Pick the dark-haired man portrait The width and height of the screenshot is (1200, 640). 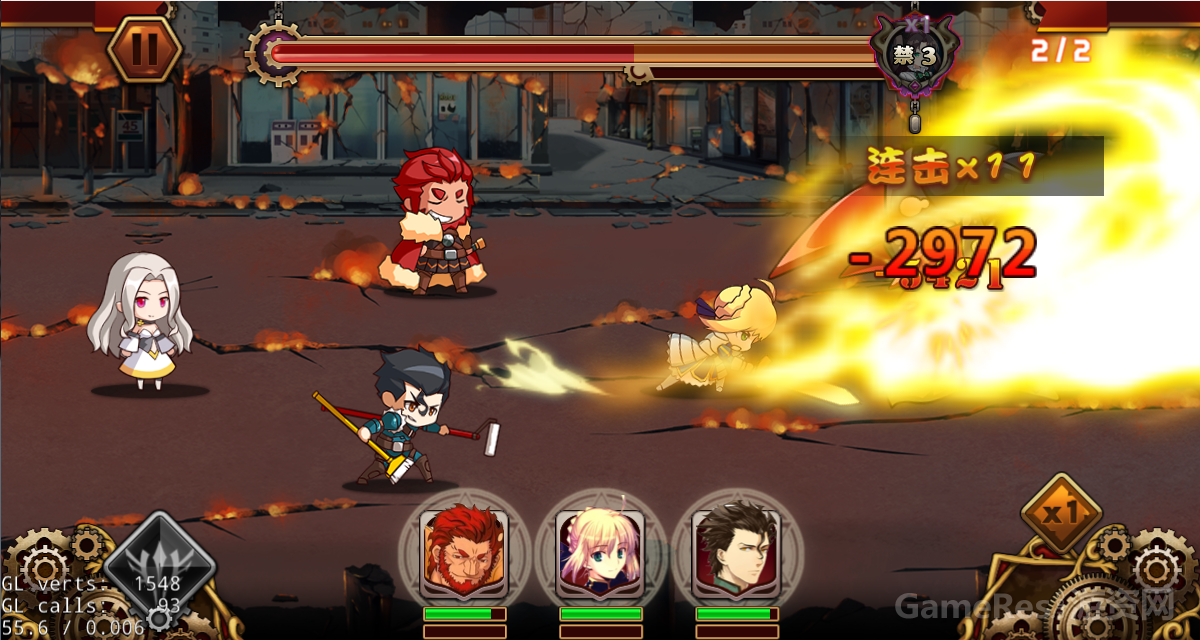pyautogui.click(x=736, y=552)
